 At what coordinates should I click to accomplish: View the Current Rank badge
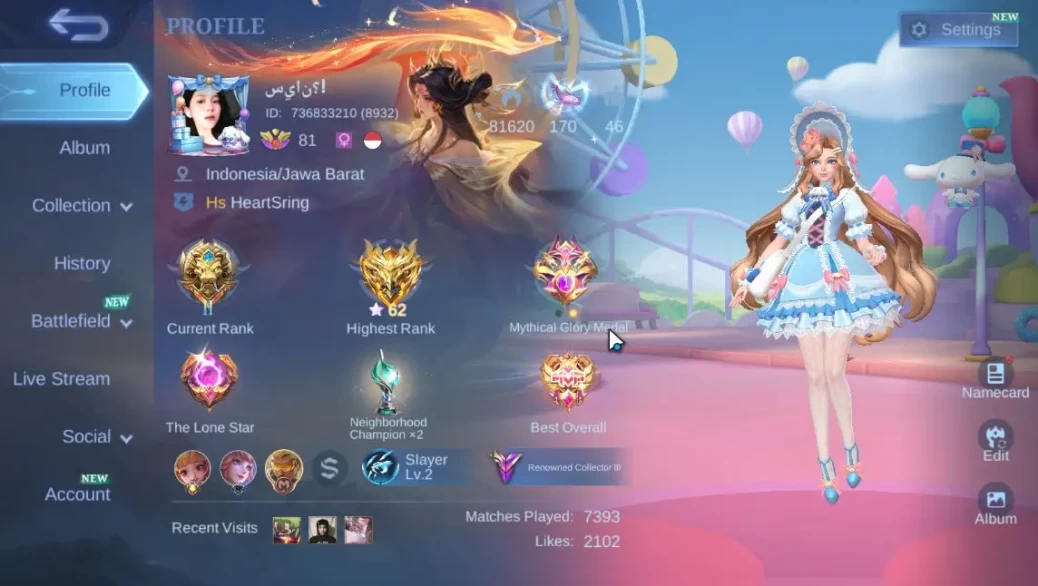pyautogui.click(x=209, y=275)
